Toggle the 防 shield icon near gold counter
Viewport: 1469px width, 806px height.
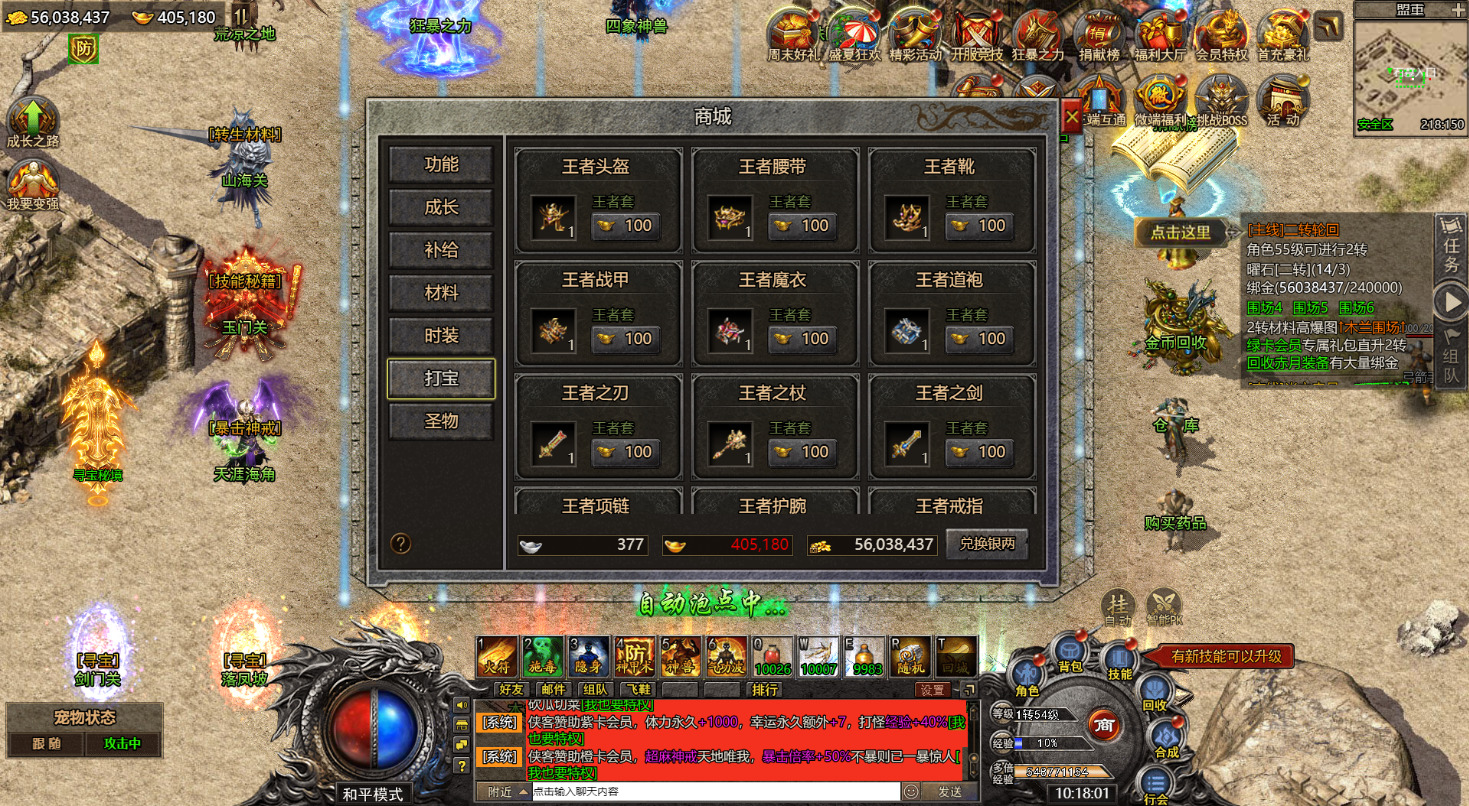point(82,47)
